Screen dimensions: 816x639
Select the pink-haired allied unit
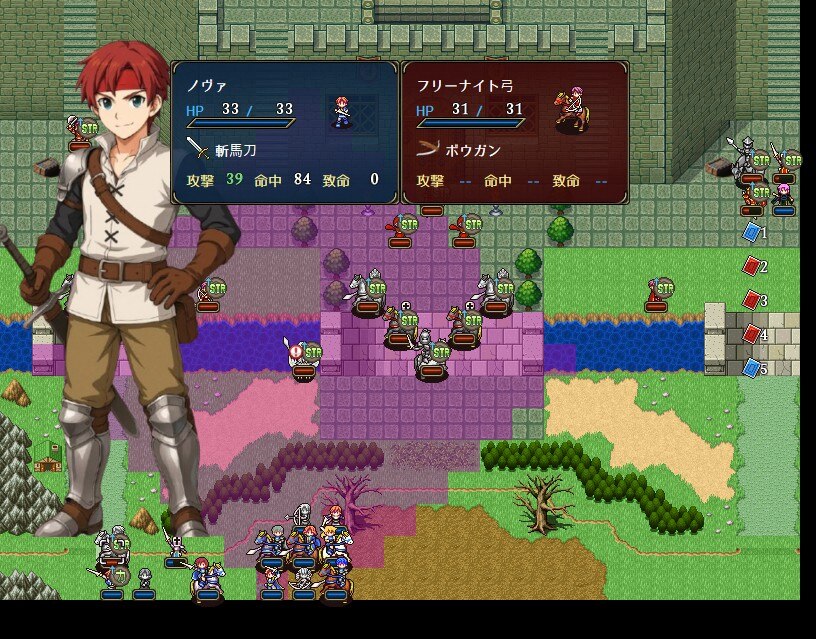tap(783, 193)
